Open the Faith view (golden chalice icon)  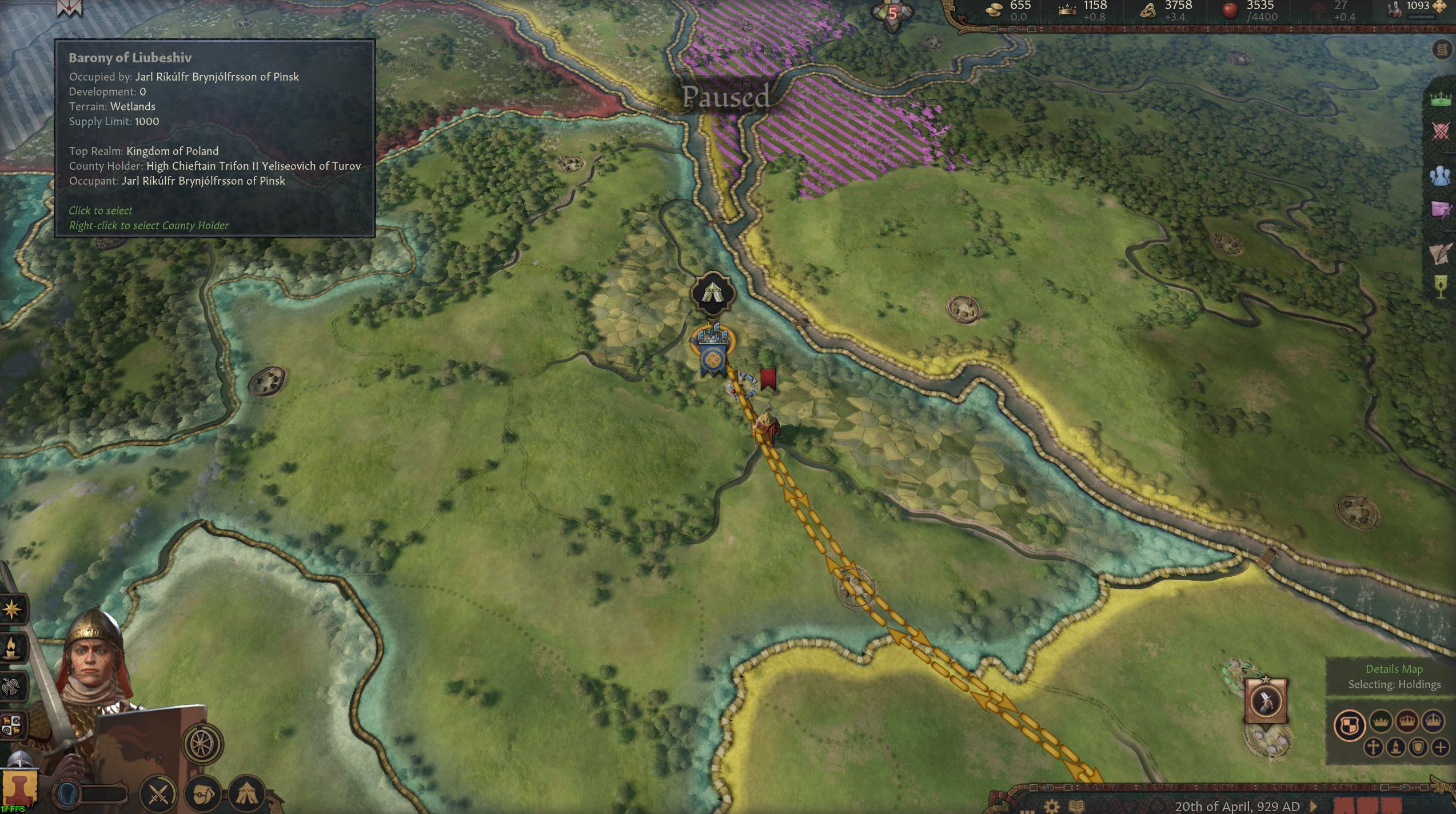[x=1441, y=282]
